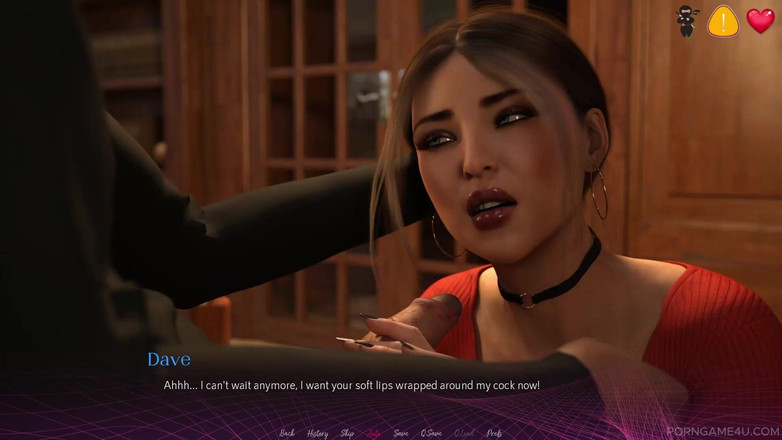Open the yellow exclamation alert icon

click(723, 21)
